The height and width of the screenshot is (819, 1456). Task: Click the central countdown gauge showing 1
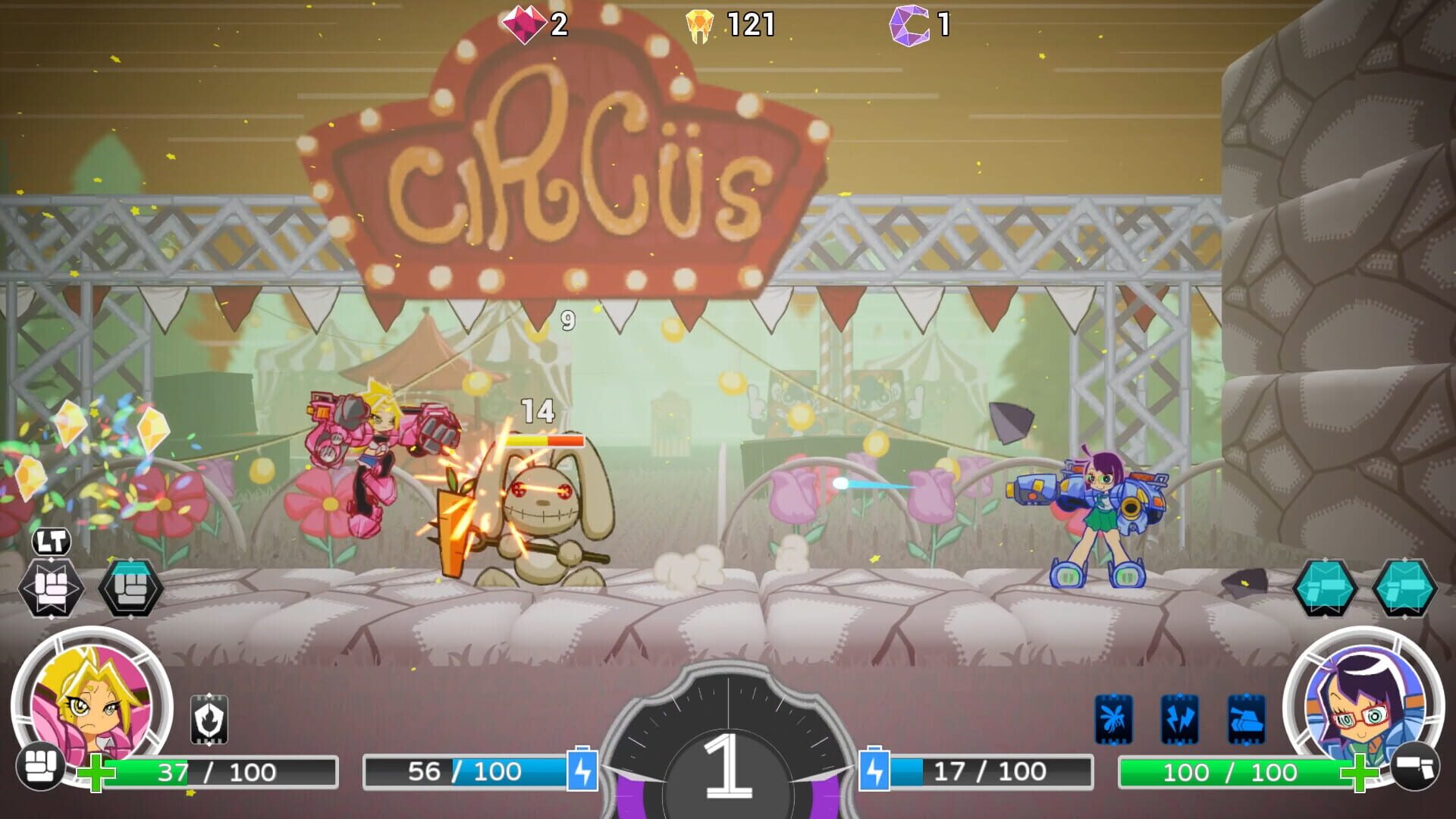click(726, 766)
